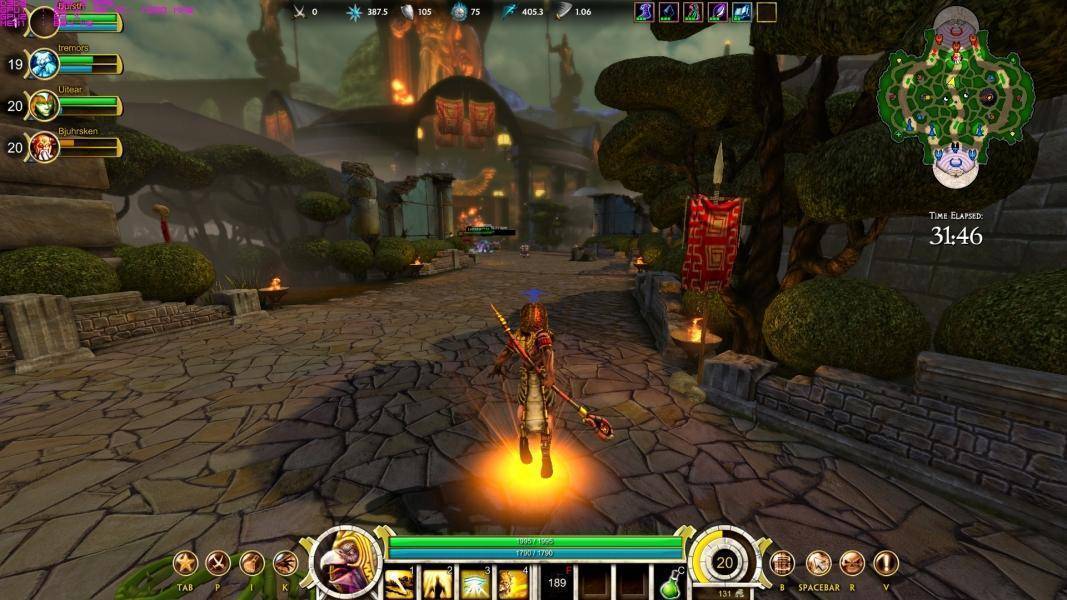Open the exclamation mark icon labeled V
The height and width of the screenshot is (600, 1067).
tap(886, 563)
